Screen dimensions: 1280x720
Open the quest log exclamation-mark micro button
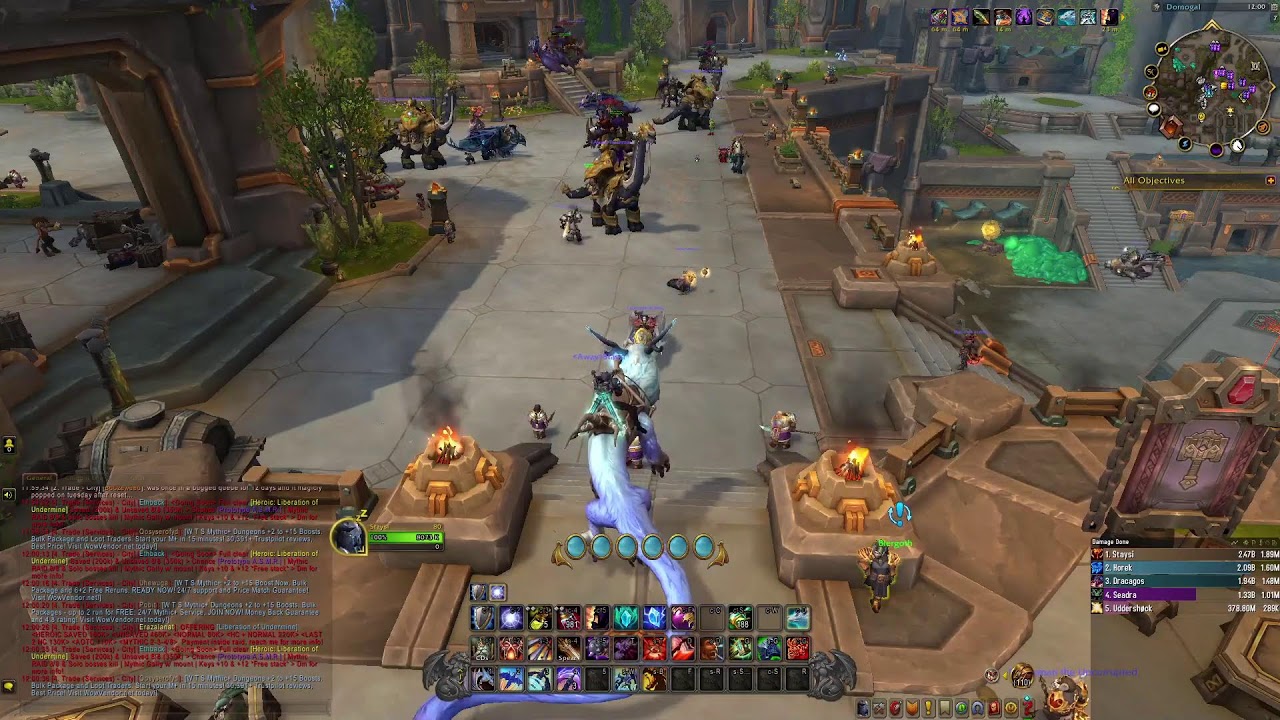coord(927,708)
